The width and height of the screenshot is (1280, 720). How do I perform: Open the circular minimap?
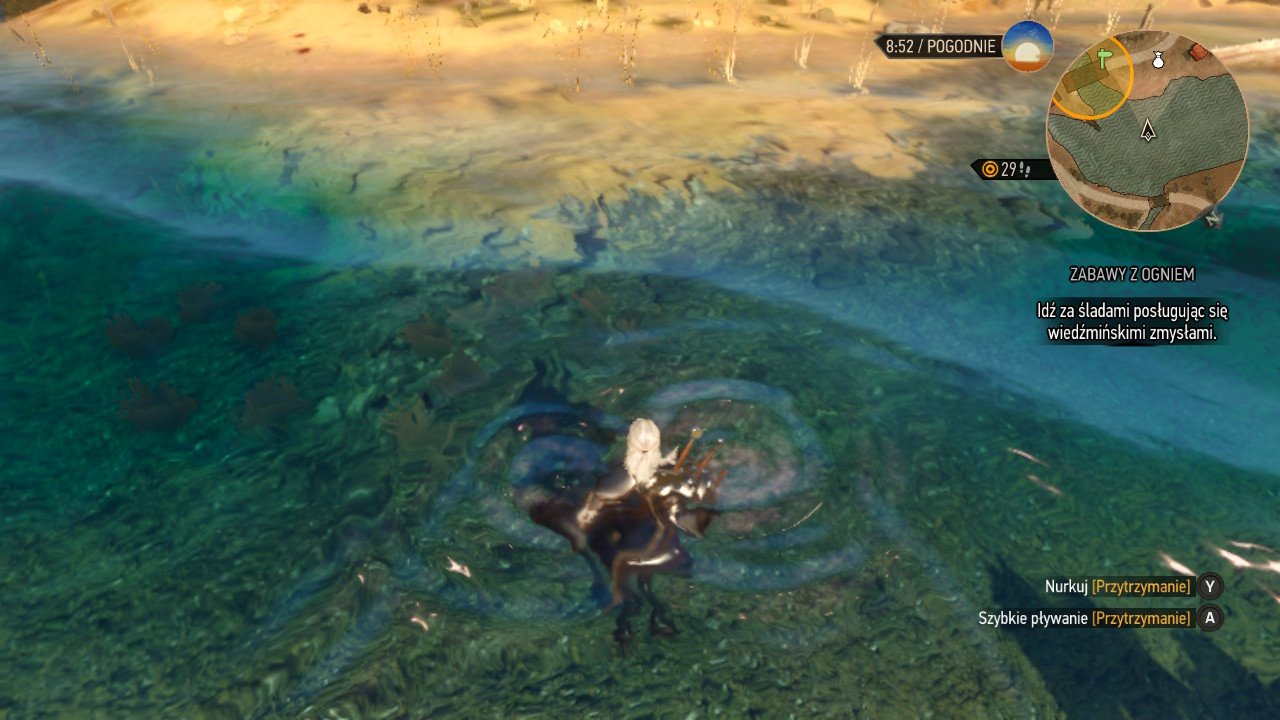[x=1147, y=131]
